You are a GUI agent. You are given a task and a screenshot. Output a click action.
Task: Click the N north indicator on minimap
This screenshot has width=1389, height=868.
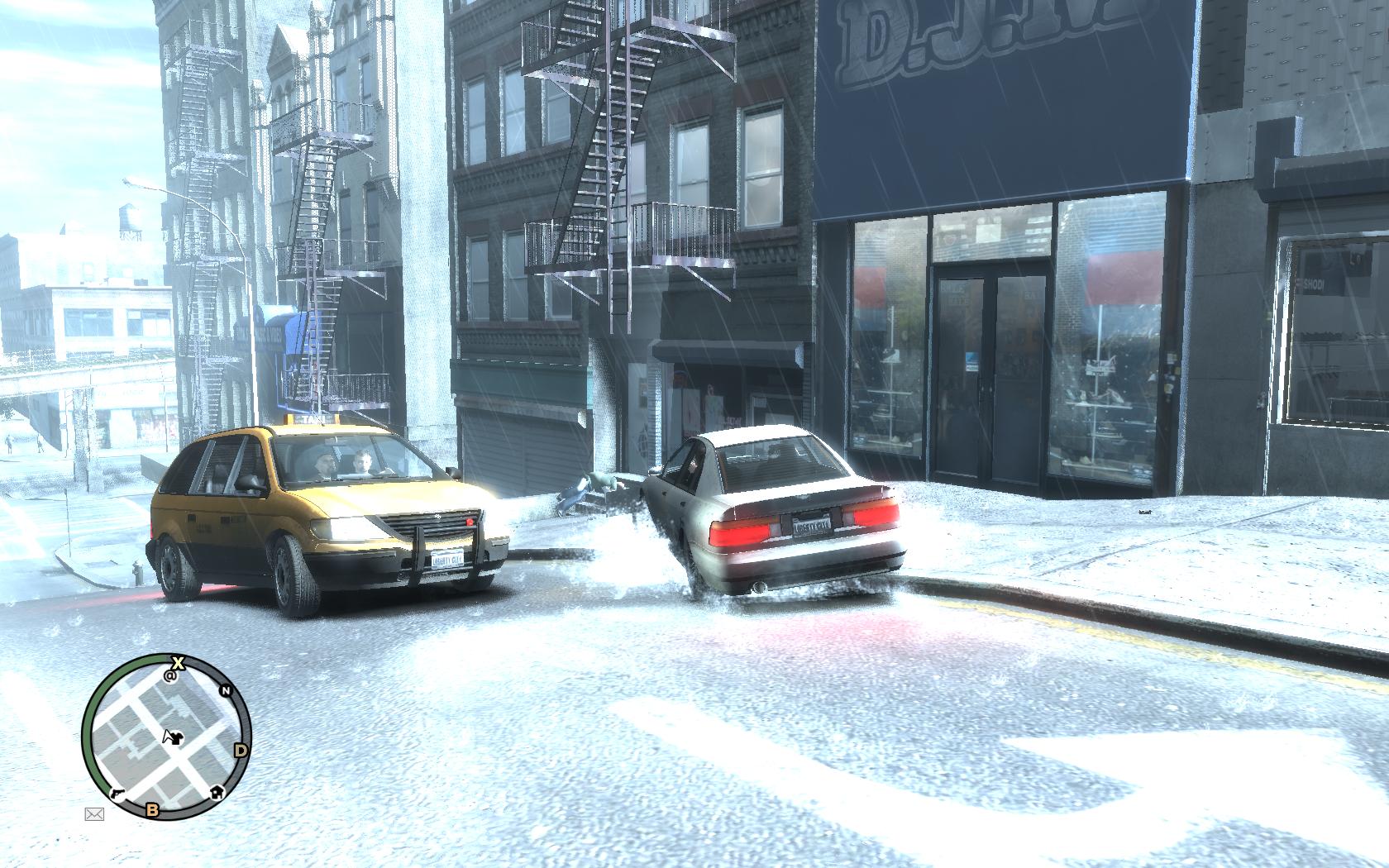pos(224,691)
